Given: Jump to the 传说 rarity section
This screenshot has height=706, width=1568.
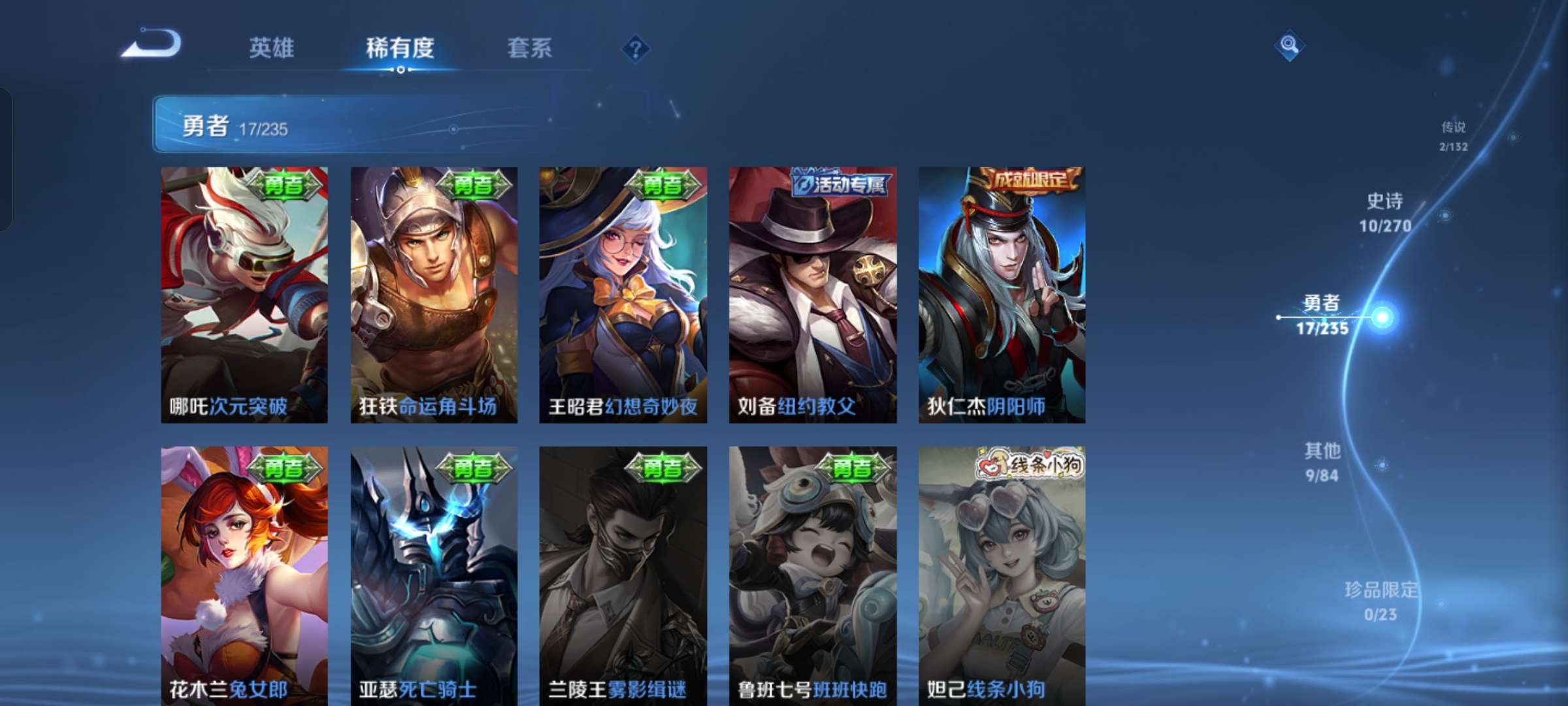Looking at the screenshot, I should tap(1453, 135).
